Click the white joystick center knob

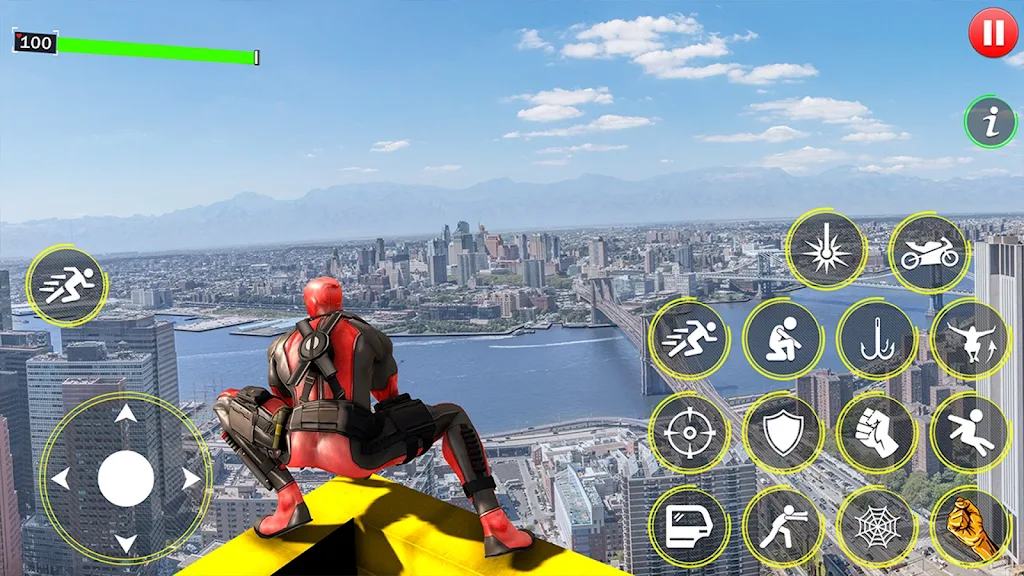[125, 479]
